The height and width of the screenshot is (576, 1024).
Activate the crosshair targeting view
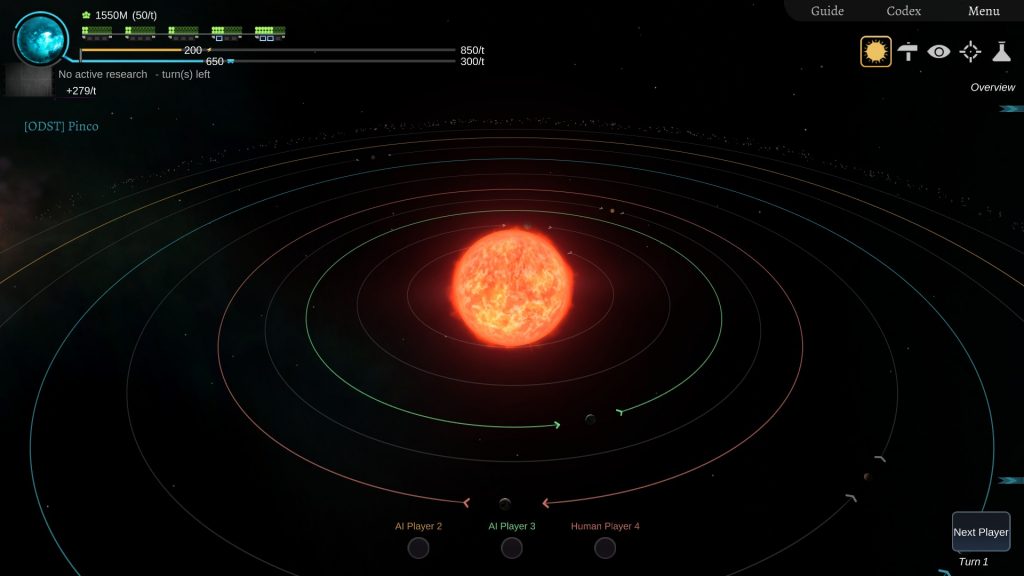pyautogui.click(x=970, y=51)
